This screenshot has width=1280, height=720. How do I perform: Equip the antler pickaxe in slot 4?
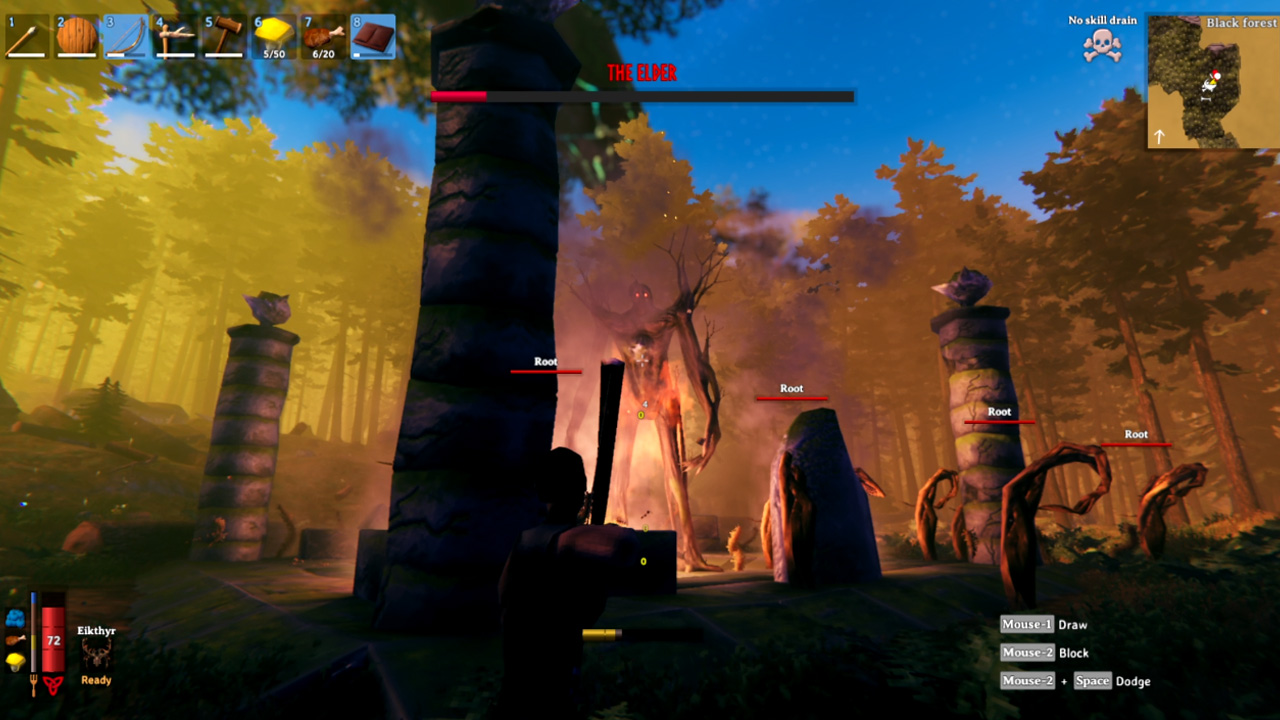174,36
